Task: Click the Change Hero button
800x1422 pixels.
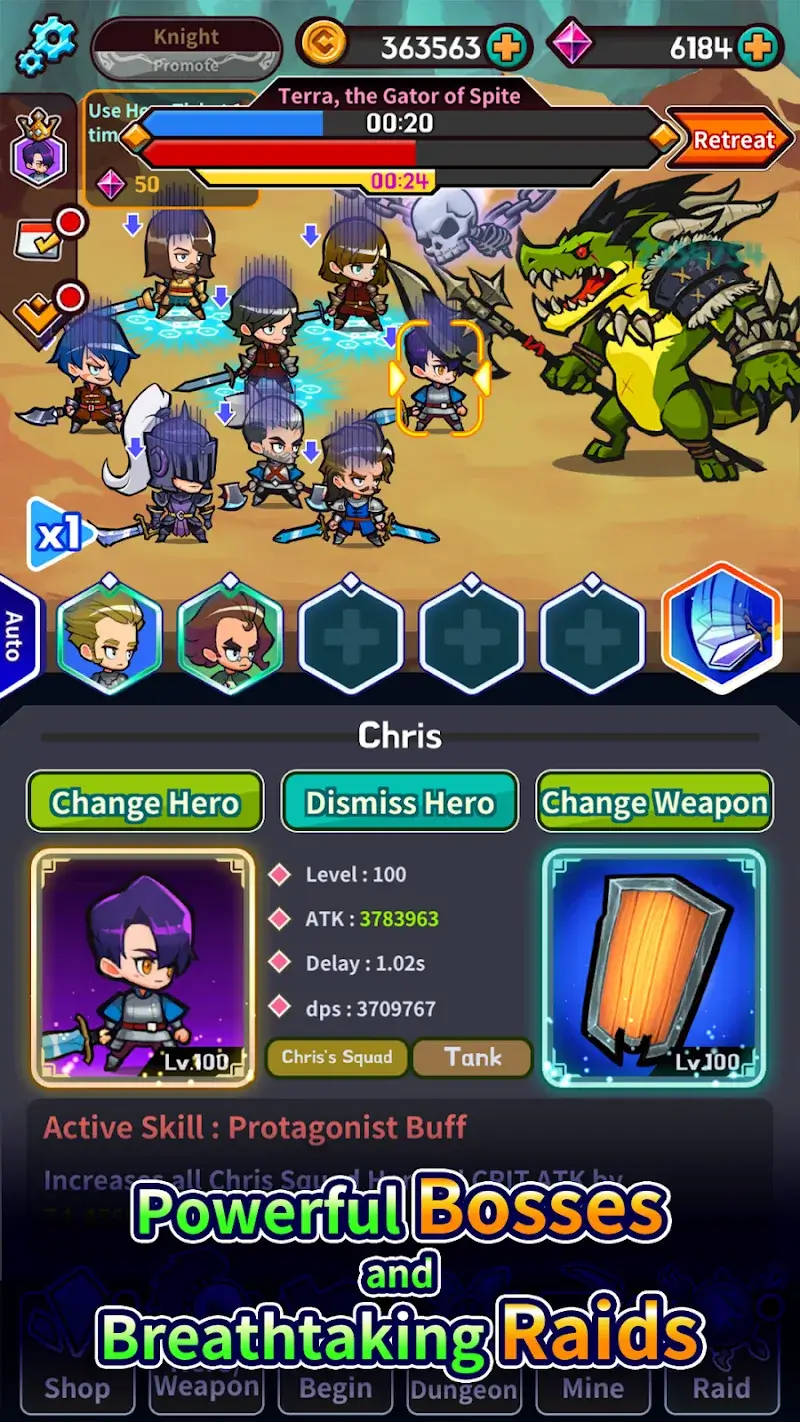Action: (x=145, y=802)
